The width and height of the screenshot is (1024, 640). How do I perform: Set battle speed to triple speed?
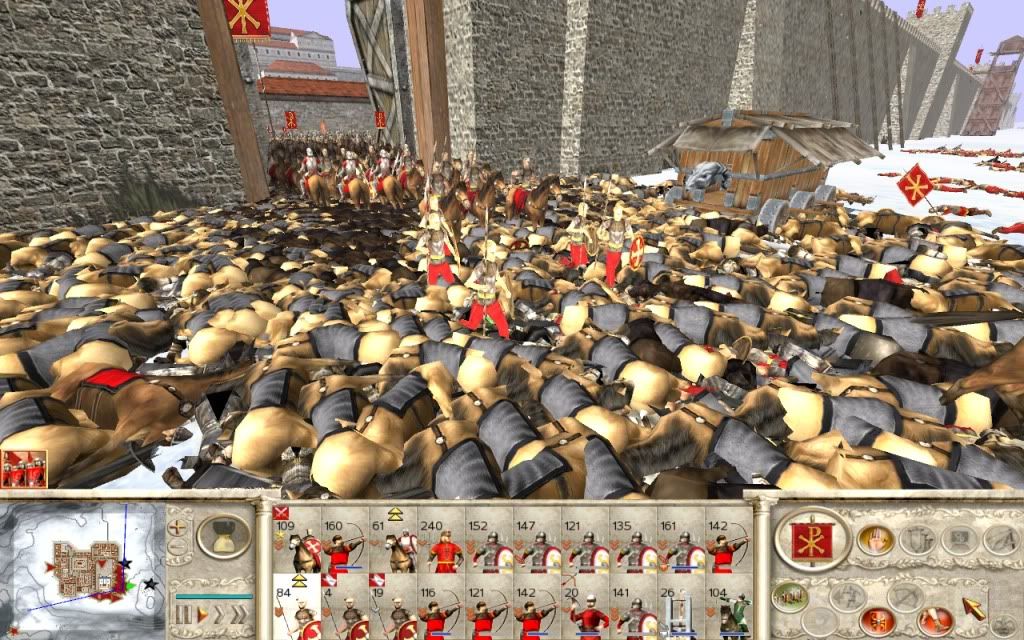click(240, 613)
